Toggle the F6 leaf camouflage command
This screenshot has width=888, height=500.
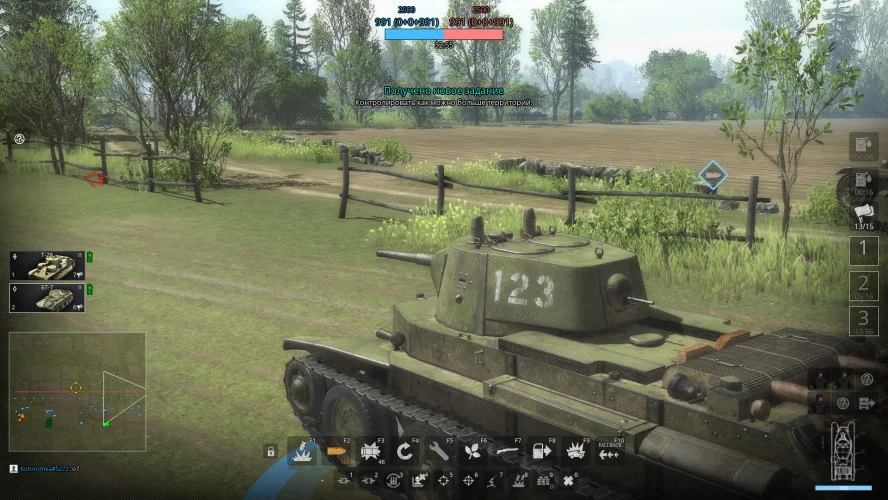(473, 452)
